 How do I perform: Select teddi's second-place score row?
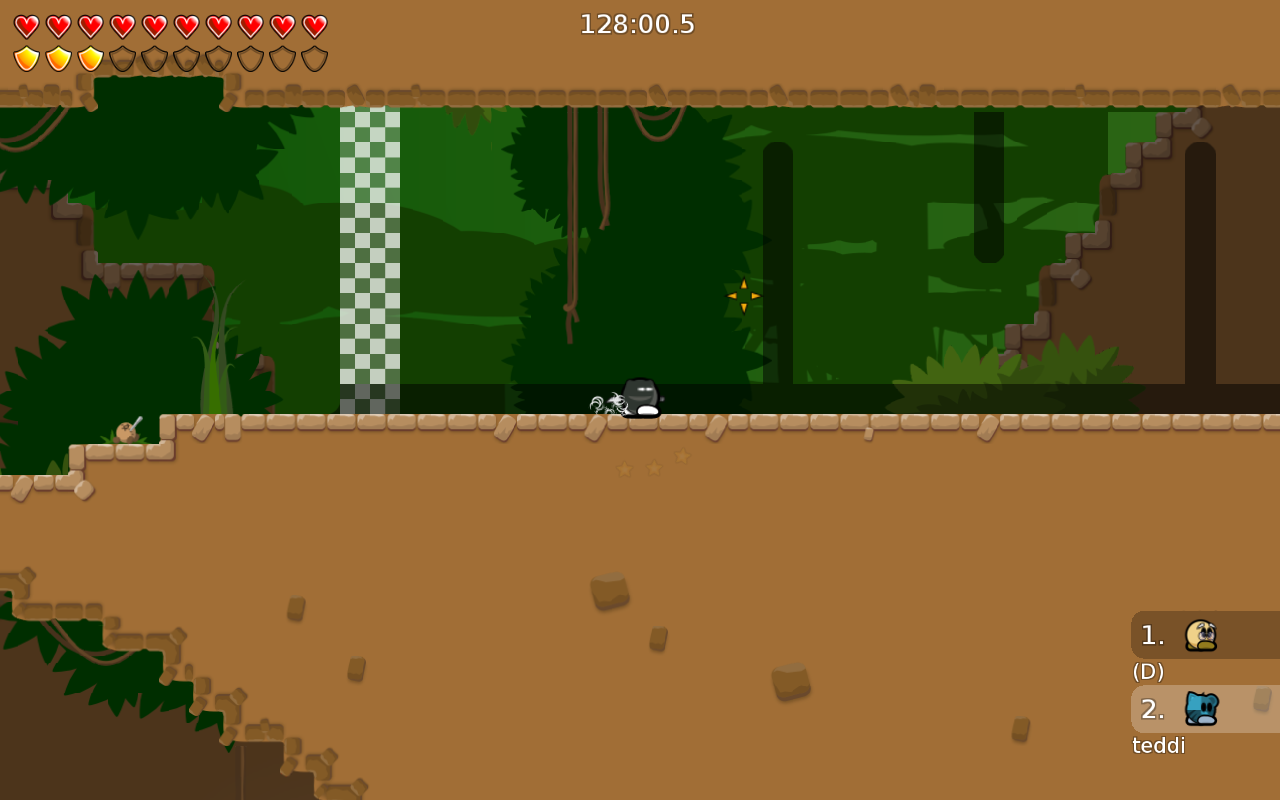[x=1204, y=709]
